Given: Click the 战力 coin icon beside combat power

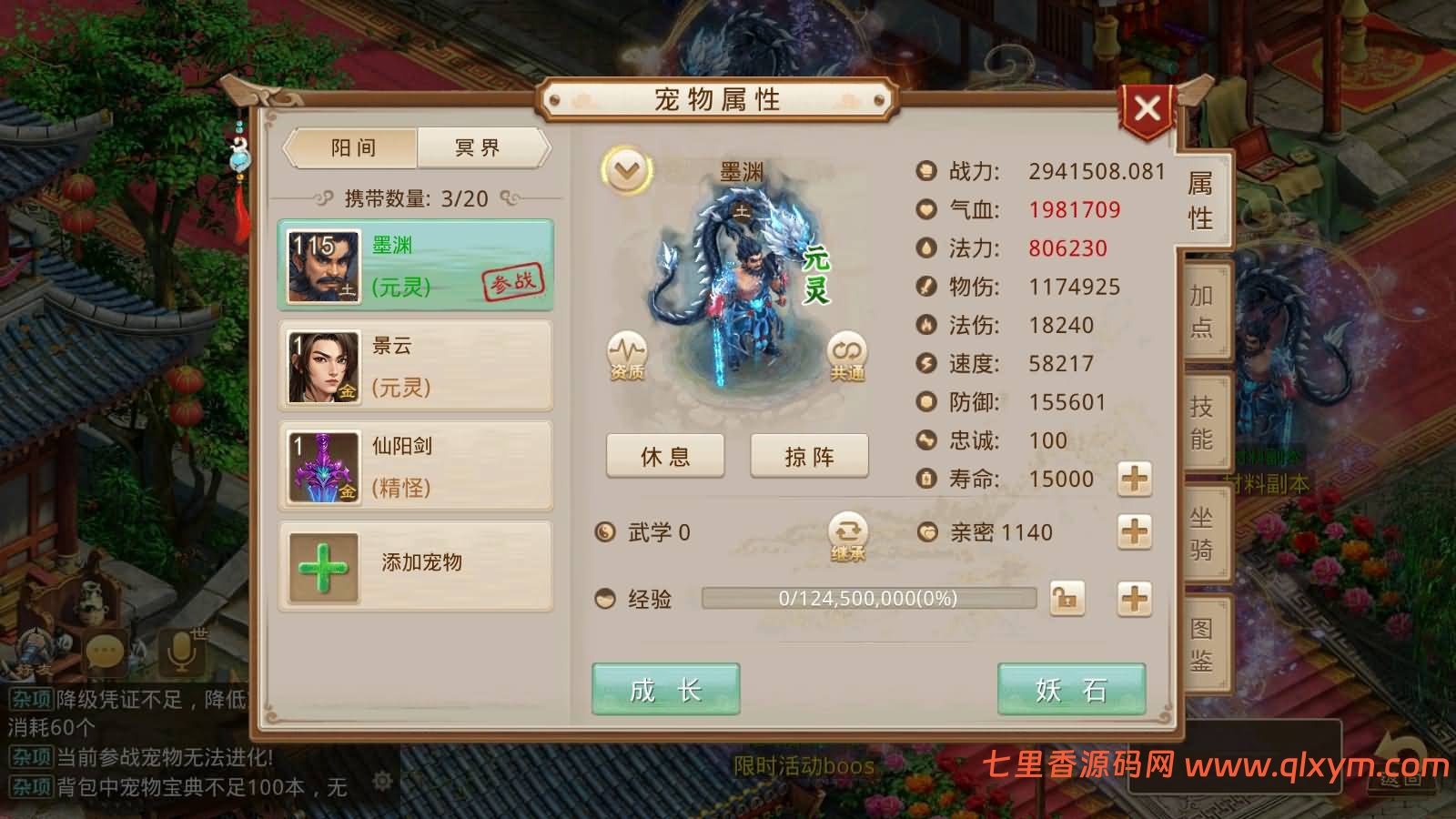Looking at the screenshot, I should 927,171.
